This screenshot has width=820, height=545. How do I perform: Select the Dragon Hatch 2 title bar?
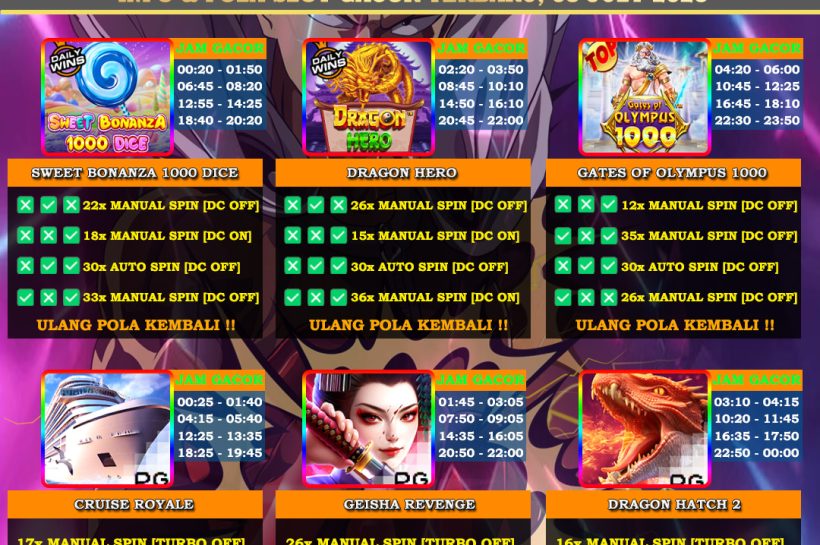tap(672, 504)
